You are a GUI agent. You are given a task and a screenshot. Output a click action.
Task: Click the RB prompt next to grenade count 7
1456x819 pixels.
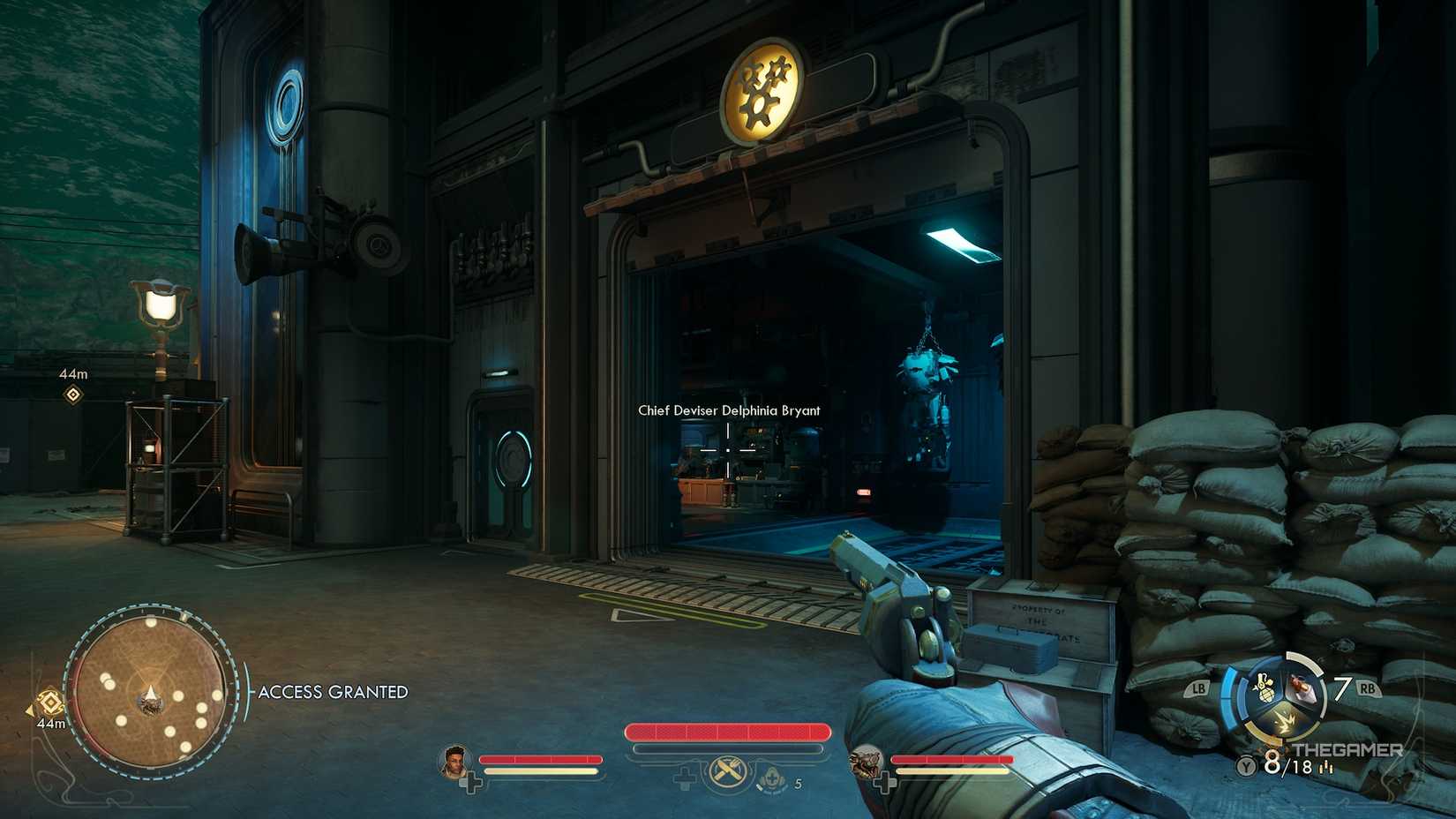pyautogui.click(x=1369, y=688)
